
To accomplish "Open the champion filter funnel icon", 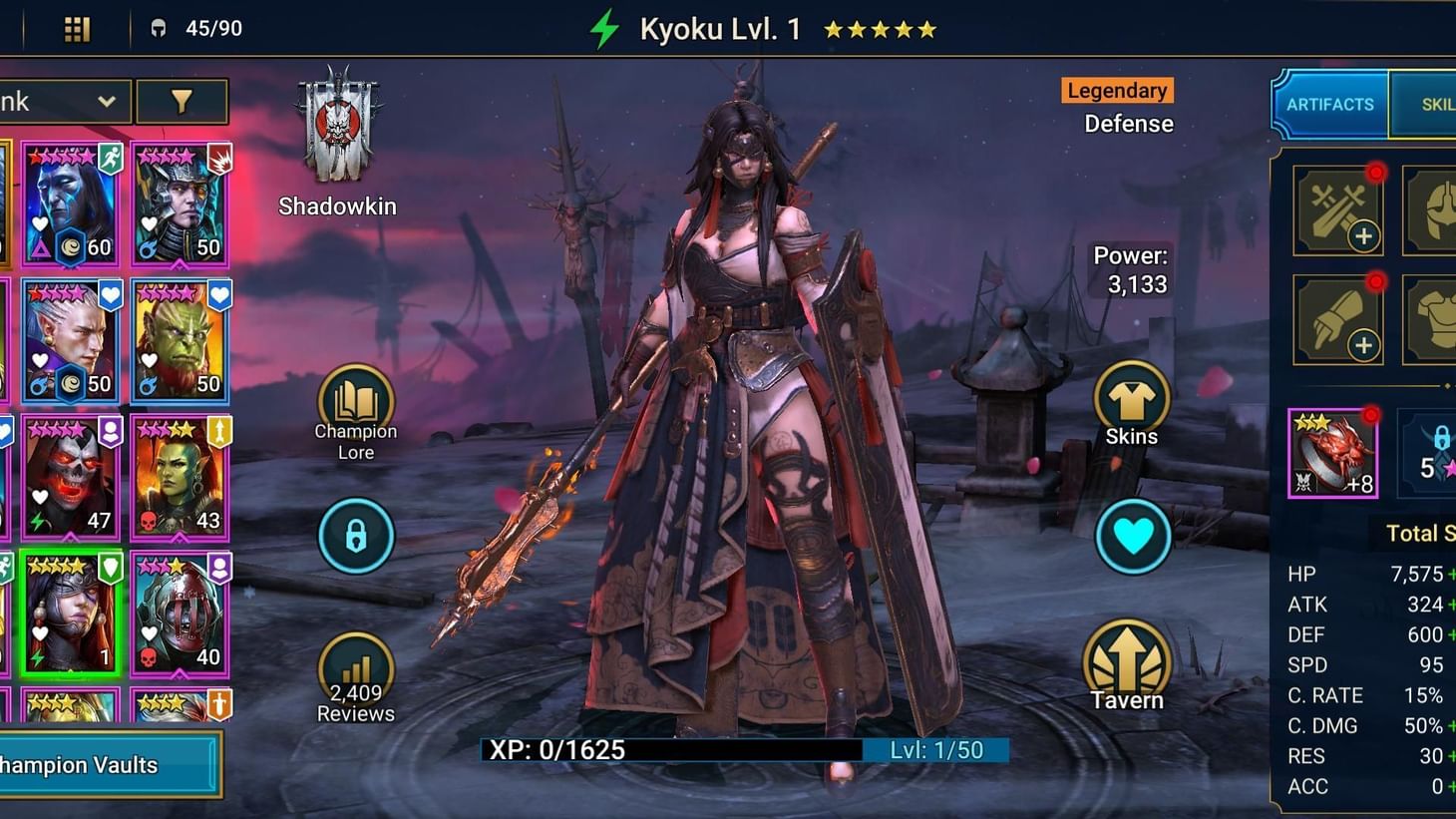I will coord(182,101).
